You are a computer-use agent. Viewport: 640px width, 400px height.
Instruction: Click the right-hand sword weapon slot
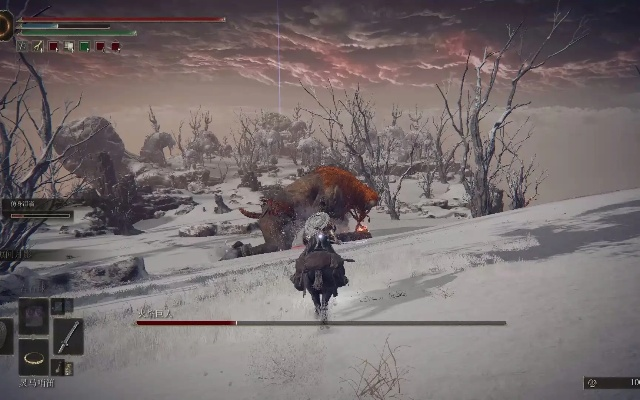(x=68, y=336)
